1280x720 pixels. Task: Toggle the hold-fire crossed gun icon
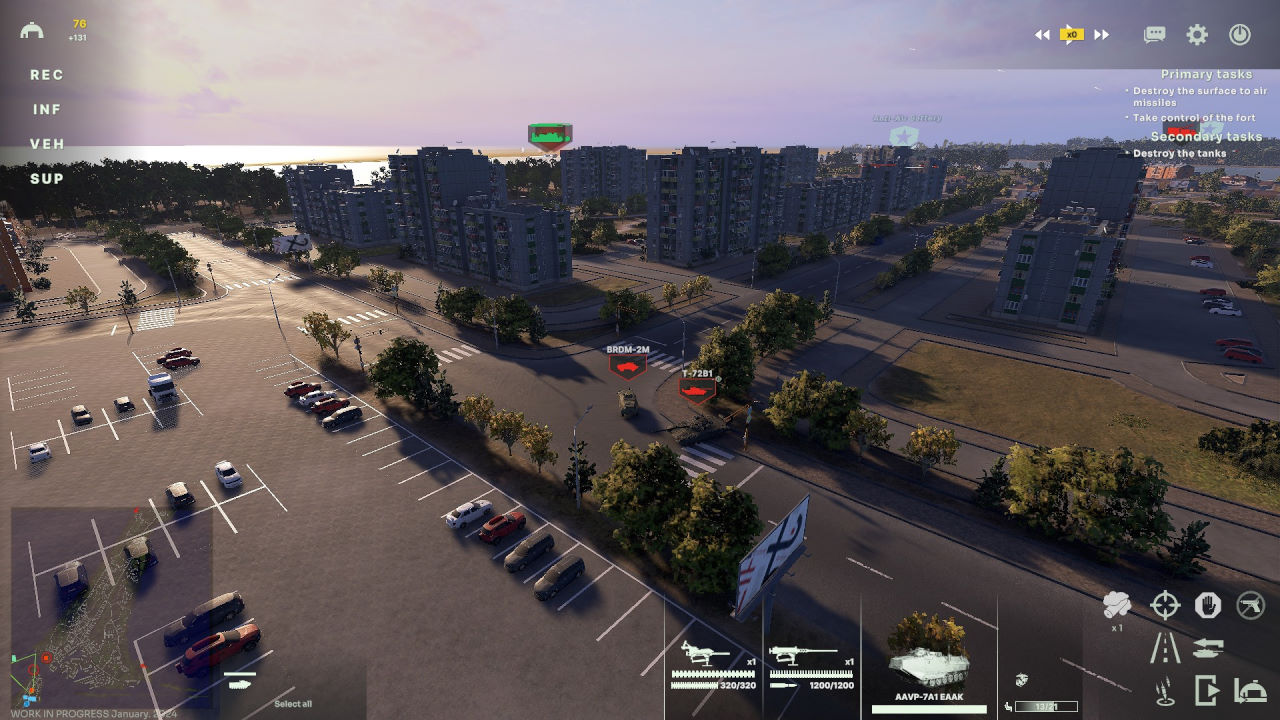1250,605
